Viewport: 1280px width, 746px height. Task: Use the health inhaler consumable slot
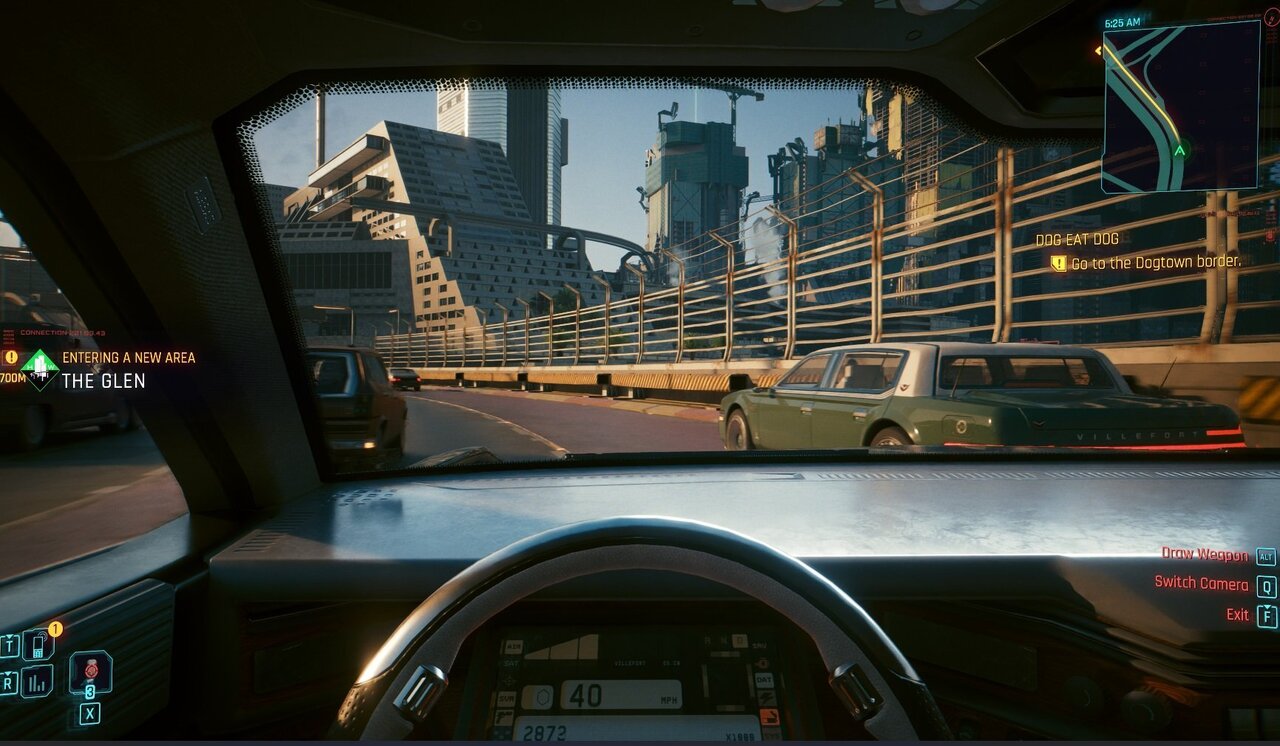click(90, 671)
